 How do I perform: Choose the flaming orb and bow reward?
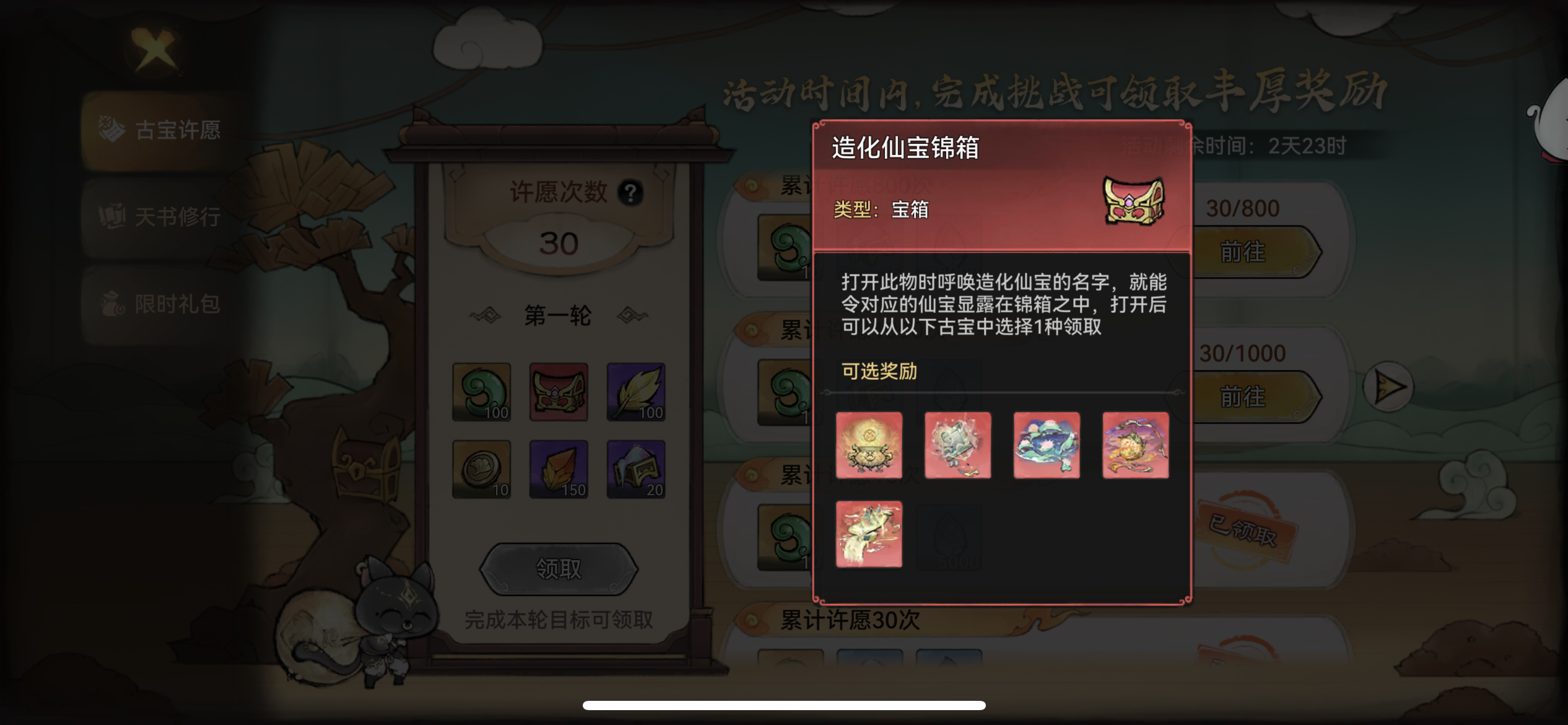[x=1135, y=446]
